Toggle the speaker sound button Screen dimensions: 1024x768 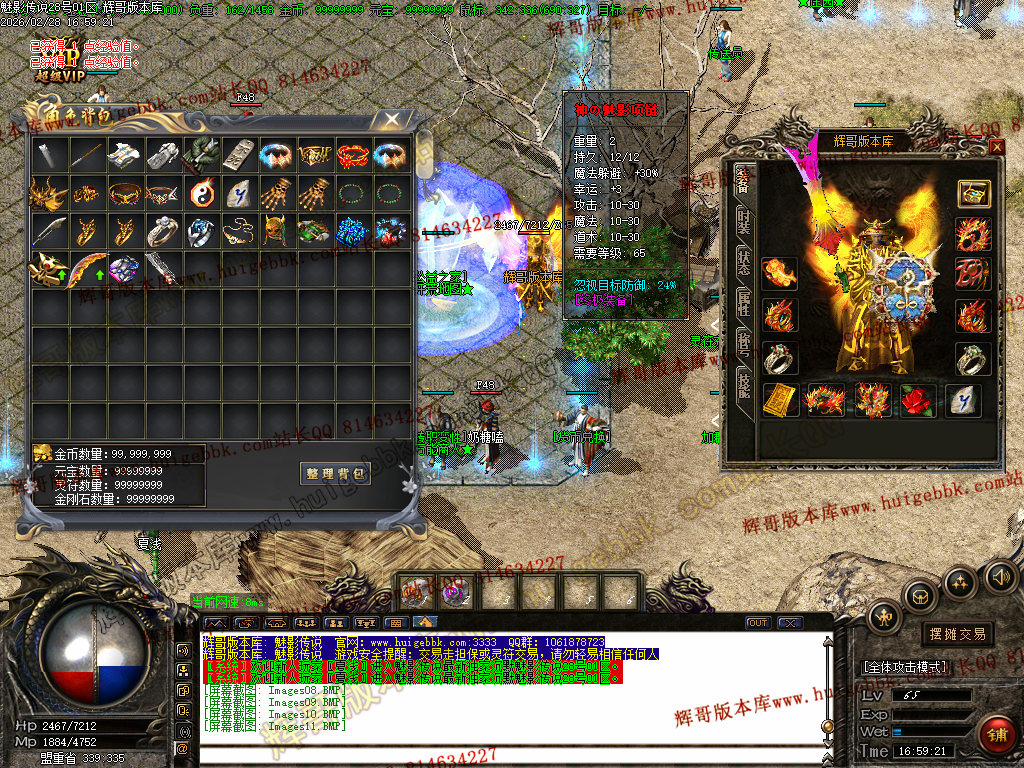[1001, 577]
